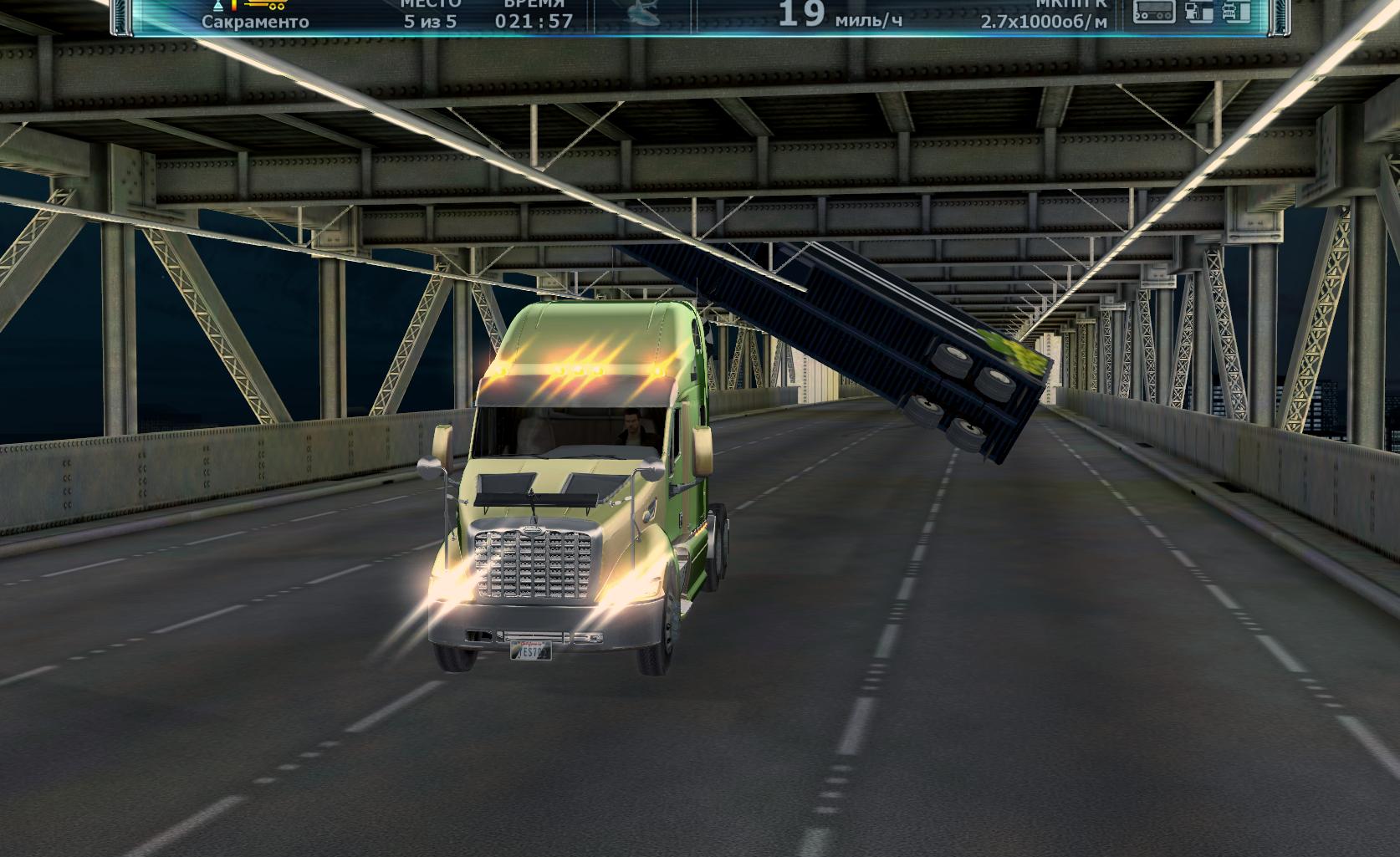Click the fuel pump indicator icon

[x=1200, y=12]
